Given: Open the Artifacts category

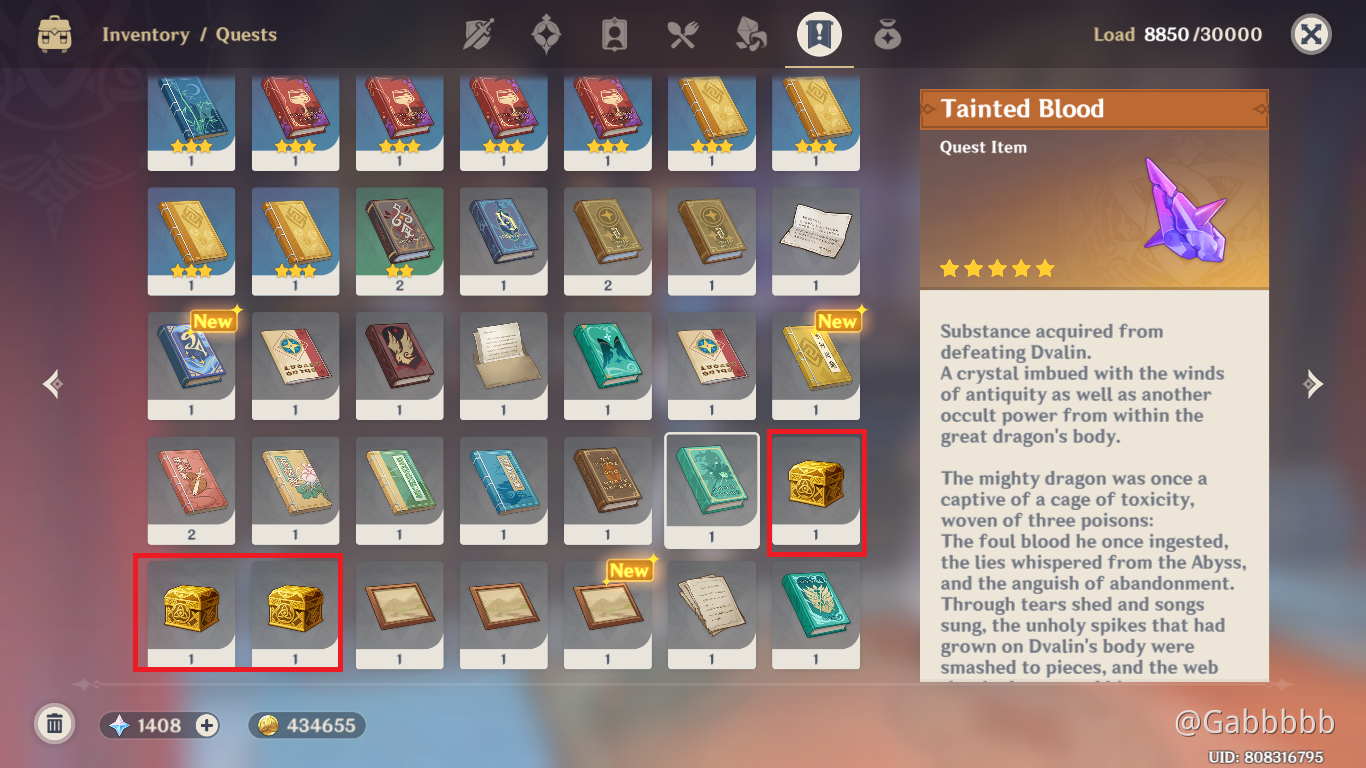Looking at the screenshot, I should [x=545, y=33].
